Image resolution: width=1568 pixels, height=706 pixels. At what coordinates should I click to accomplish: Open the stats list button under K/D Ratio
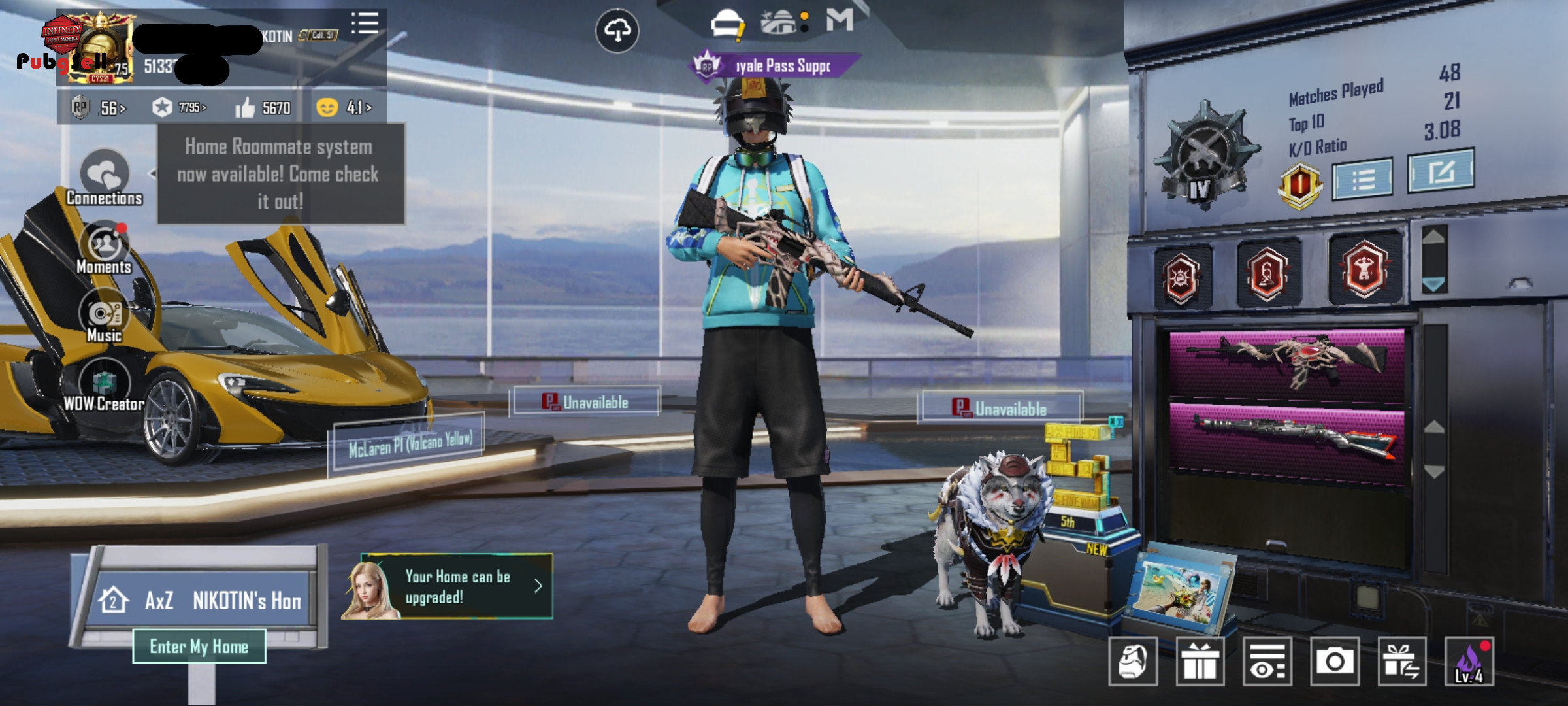coord(1362,178)
